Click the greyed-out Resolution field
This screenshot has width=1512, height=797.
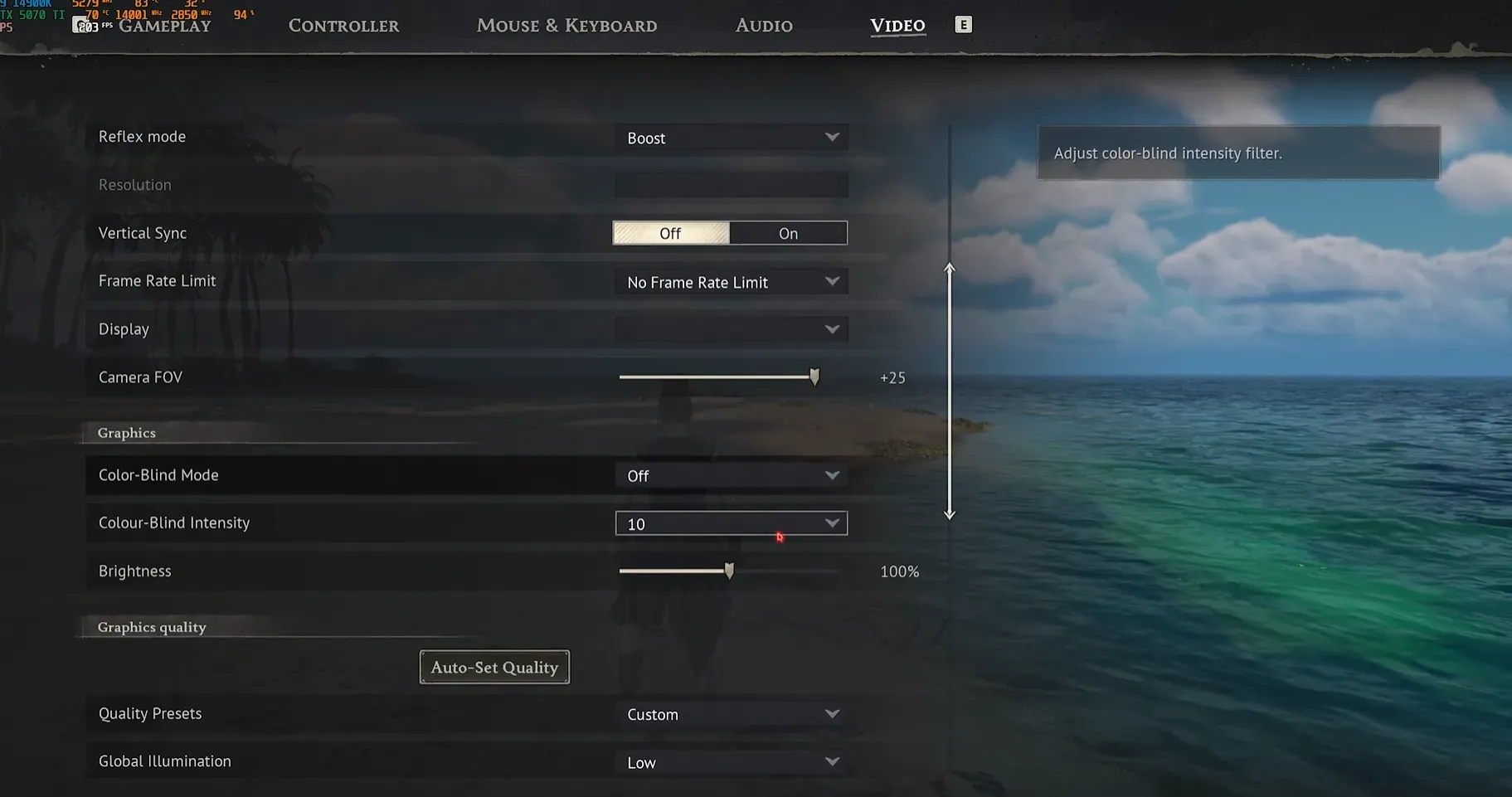tap(731, 184)
